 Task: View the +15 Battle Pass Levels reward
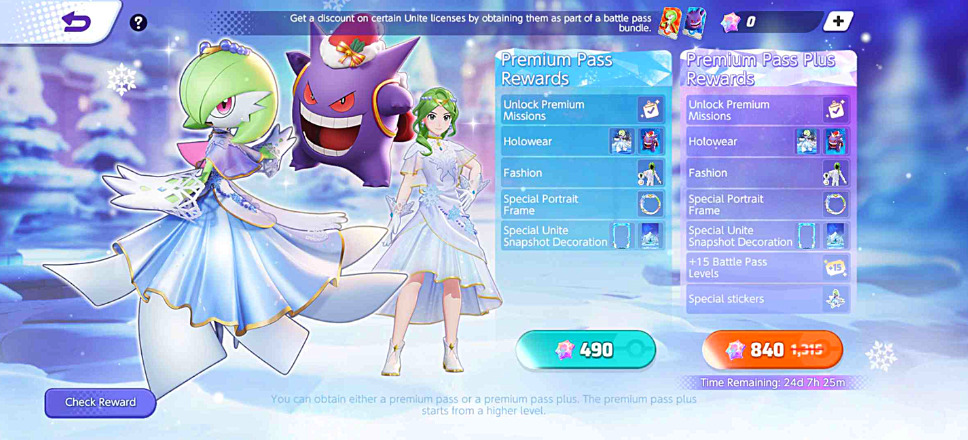[768, 267]
